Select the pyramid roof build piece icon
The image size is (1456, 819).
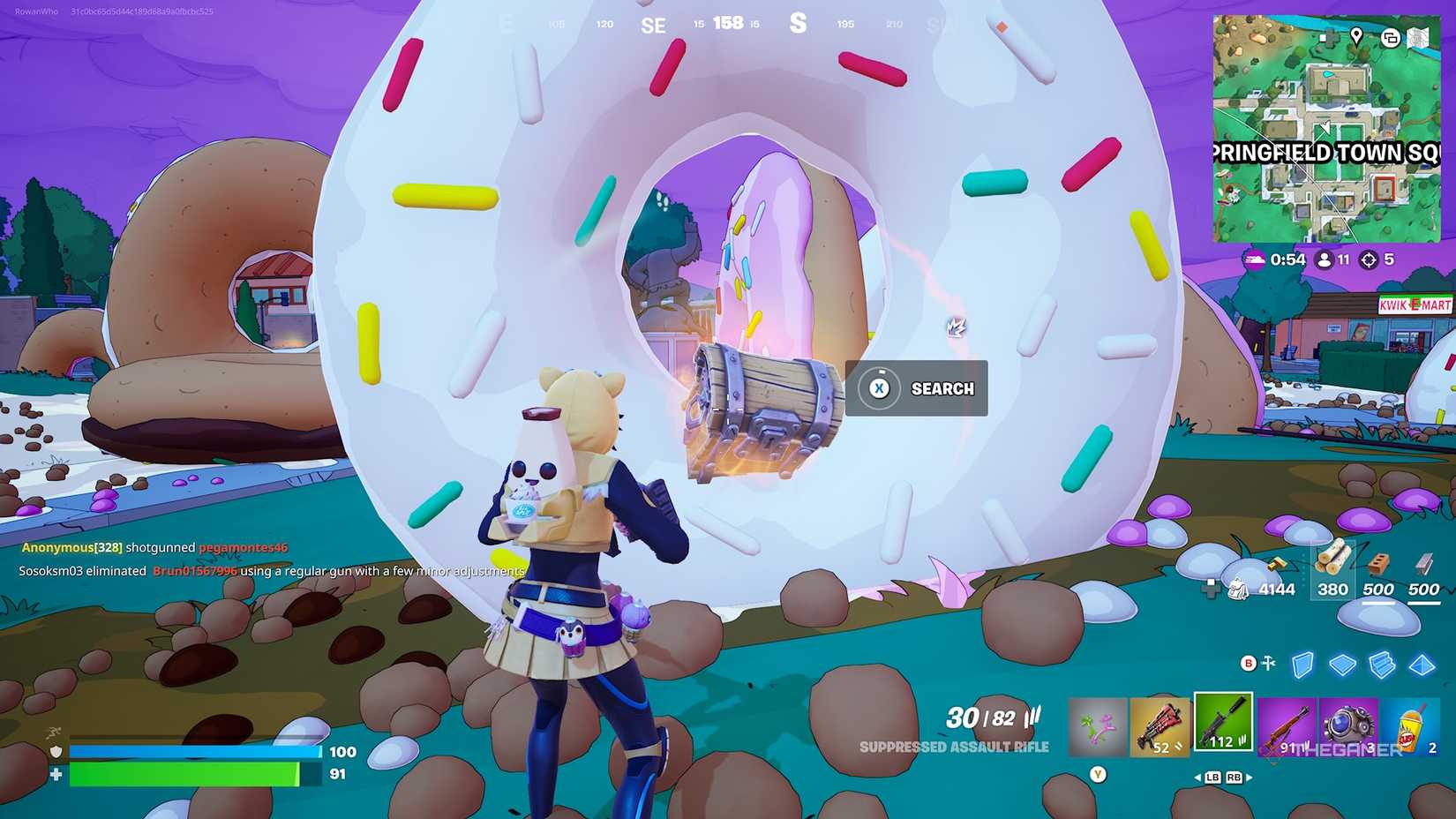[1422, 665]
